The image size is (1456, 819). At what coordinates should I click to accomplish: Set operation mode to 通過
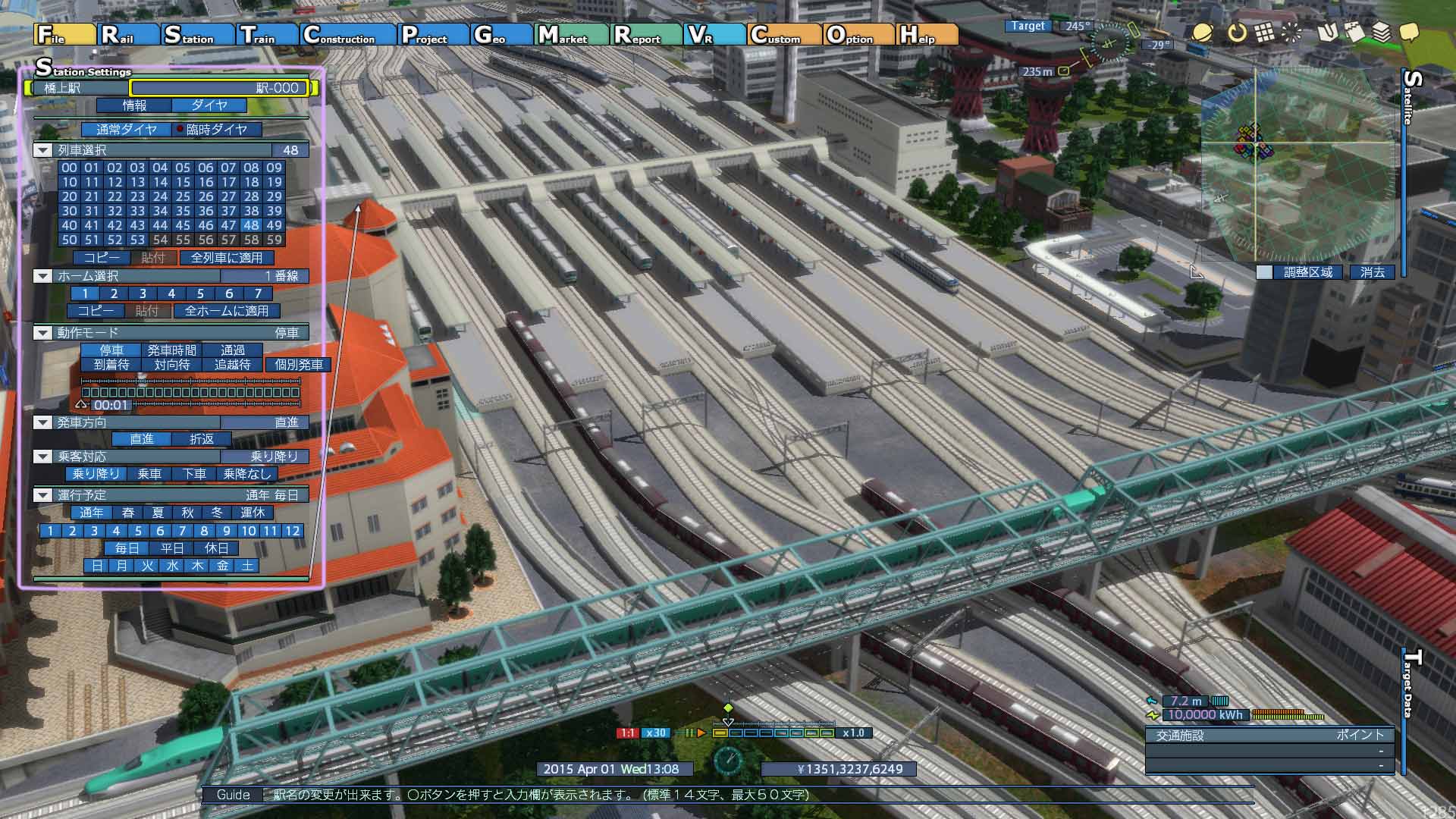pos(233,350)
